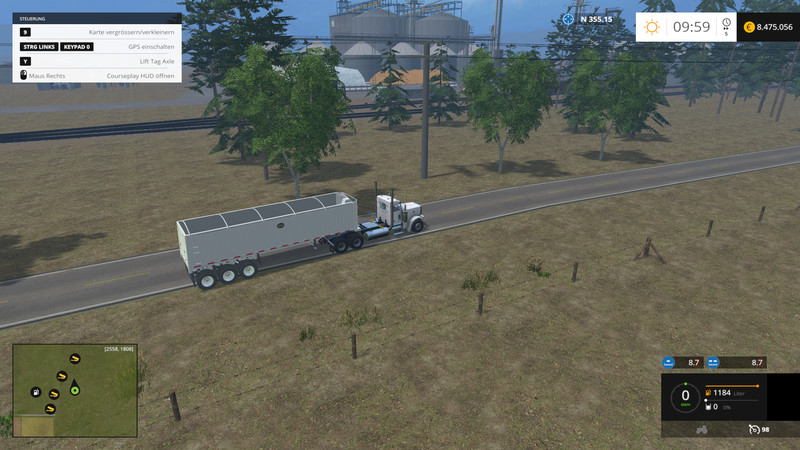Click the blue compass crosshair icon

[x=569, y=18]
